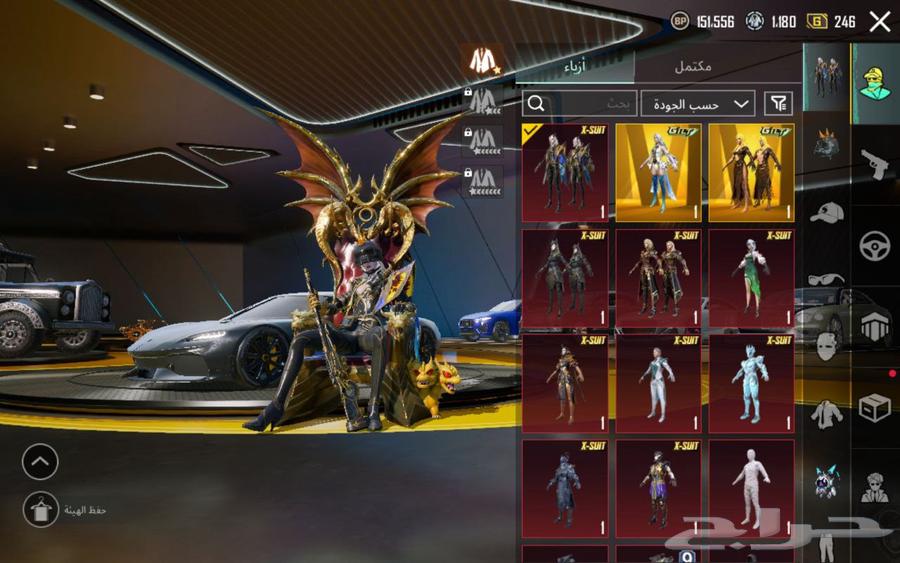The height and width of the screenshot is (563, 900).
Task: Open the crate box category
Action: pos(875,408)
